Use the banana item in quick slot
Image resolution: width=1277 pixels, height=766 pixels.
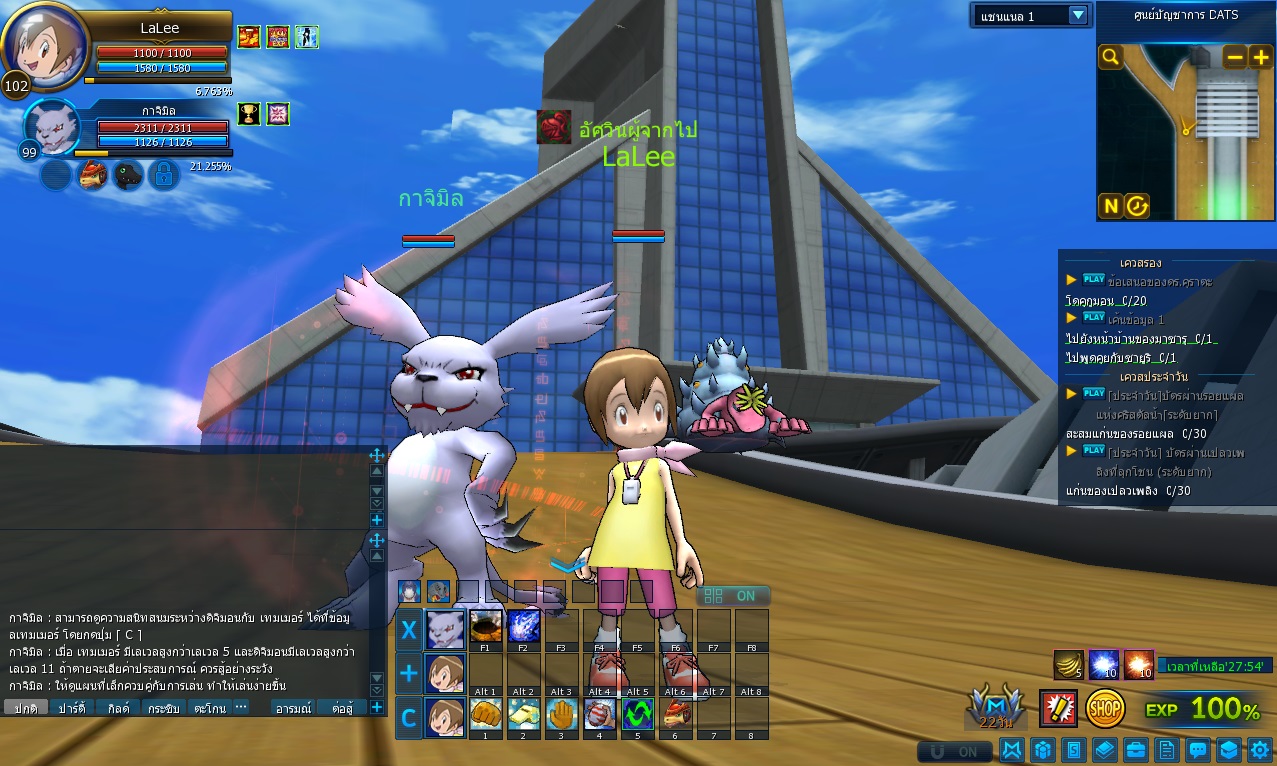click(x=1068, y=664)
